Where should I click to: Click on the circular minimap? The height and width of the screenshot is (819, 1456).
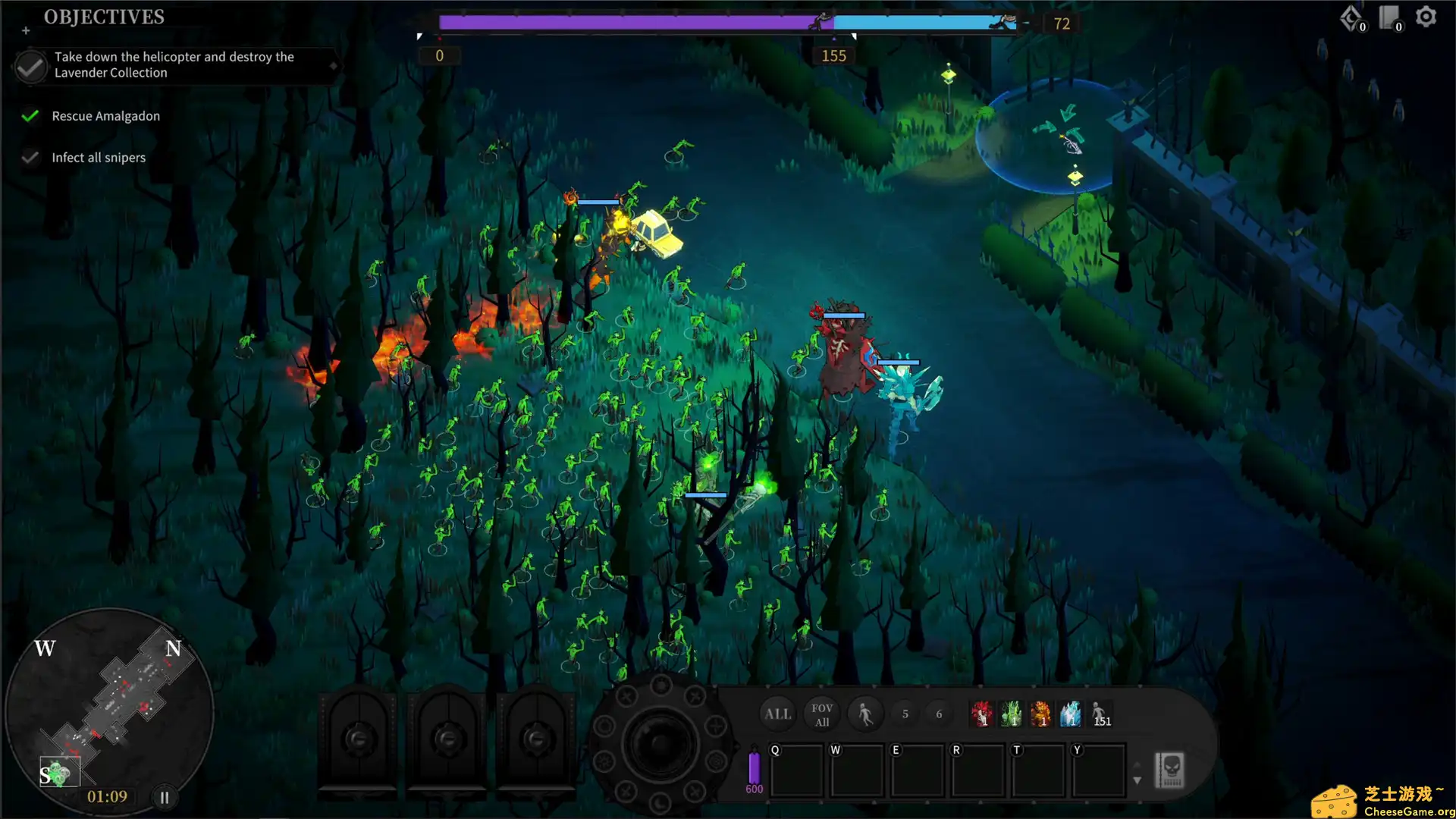click(110, 709)
